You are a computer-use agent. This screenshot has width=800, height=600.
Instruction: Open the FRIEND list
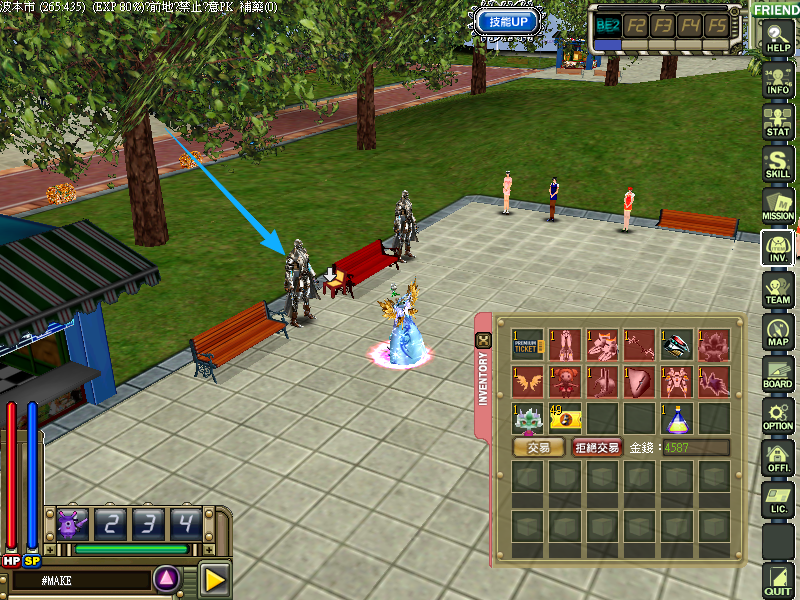(776, 9)
